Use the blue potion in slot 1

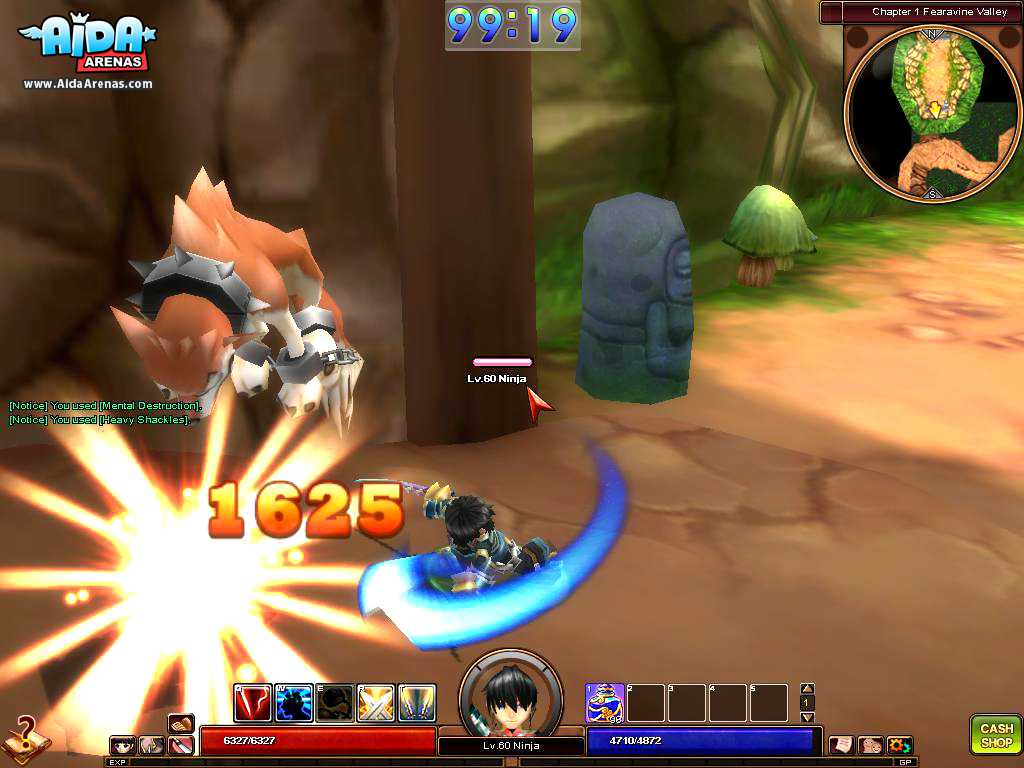tap(605, 703)
